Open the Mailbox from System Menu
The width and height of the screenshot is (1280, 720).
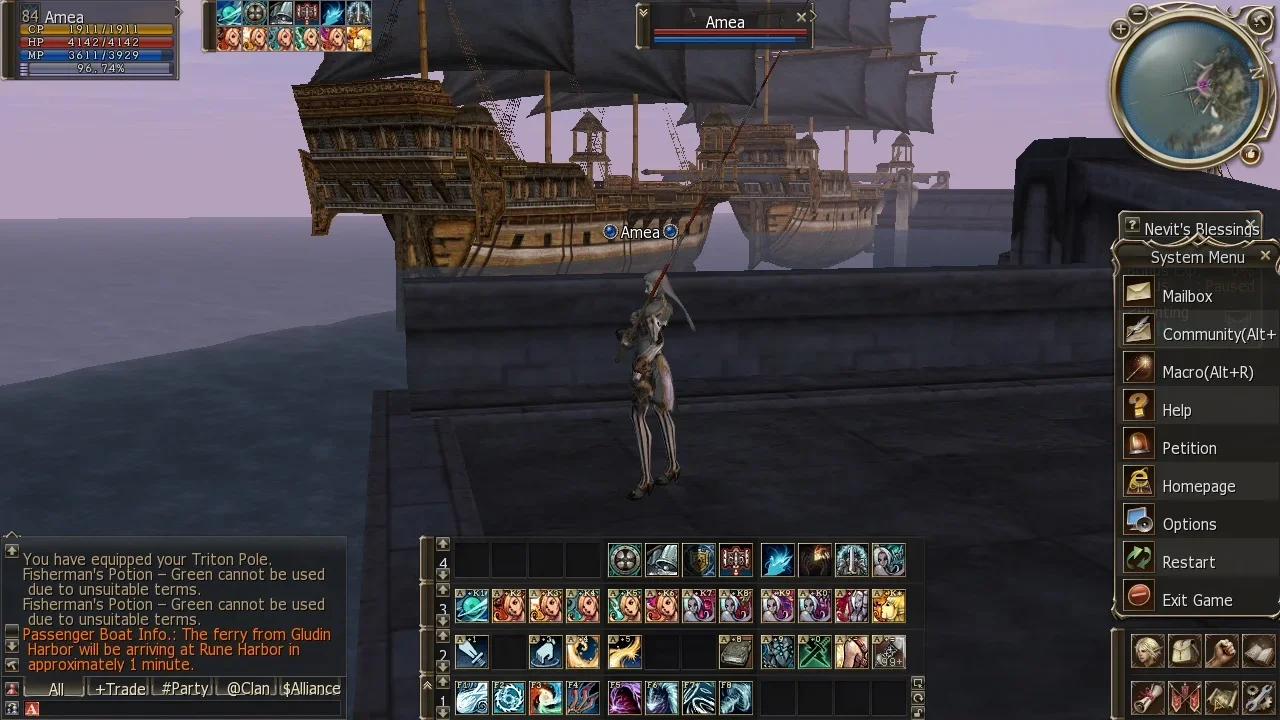pos(1187,296)
